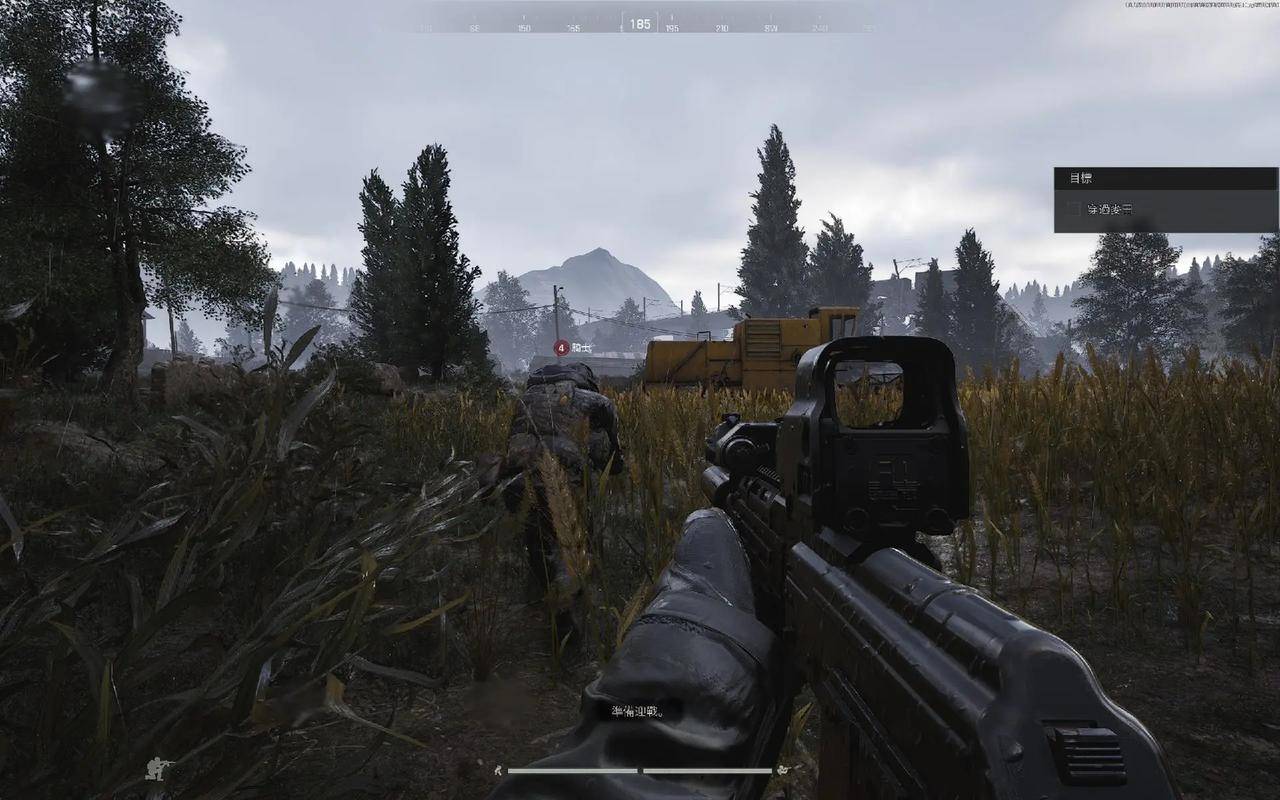This screenshot has height=800, width=1280.
Task: Toggle the objective checkbox in the tracker
Action: tap(1073, 210)
